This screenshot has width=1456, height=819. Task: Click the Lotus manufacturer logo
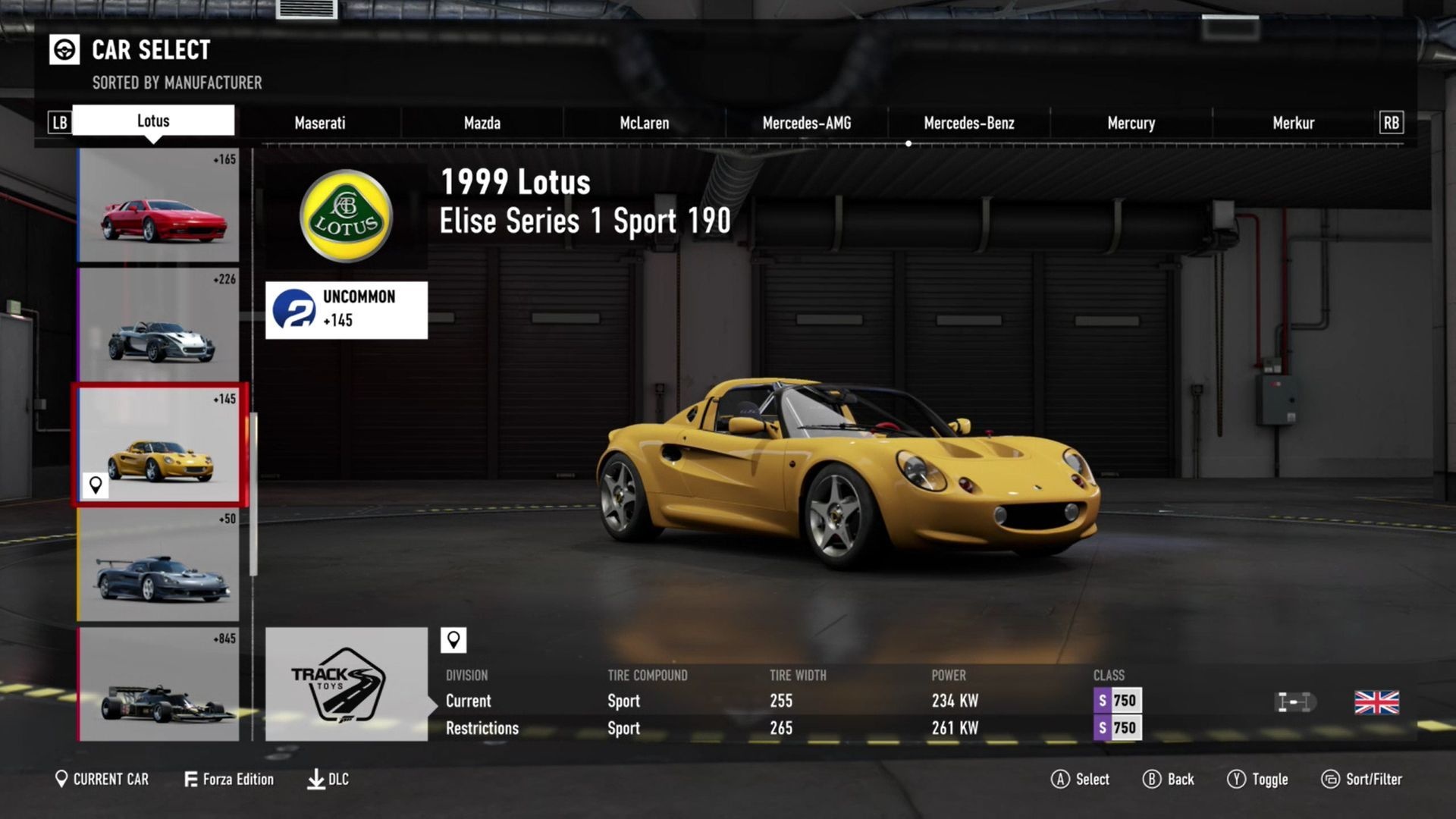346,216
